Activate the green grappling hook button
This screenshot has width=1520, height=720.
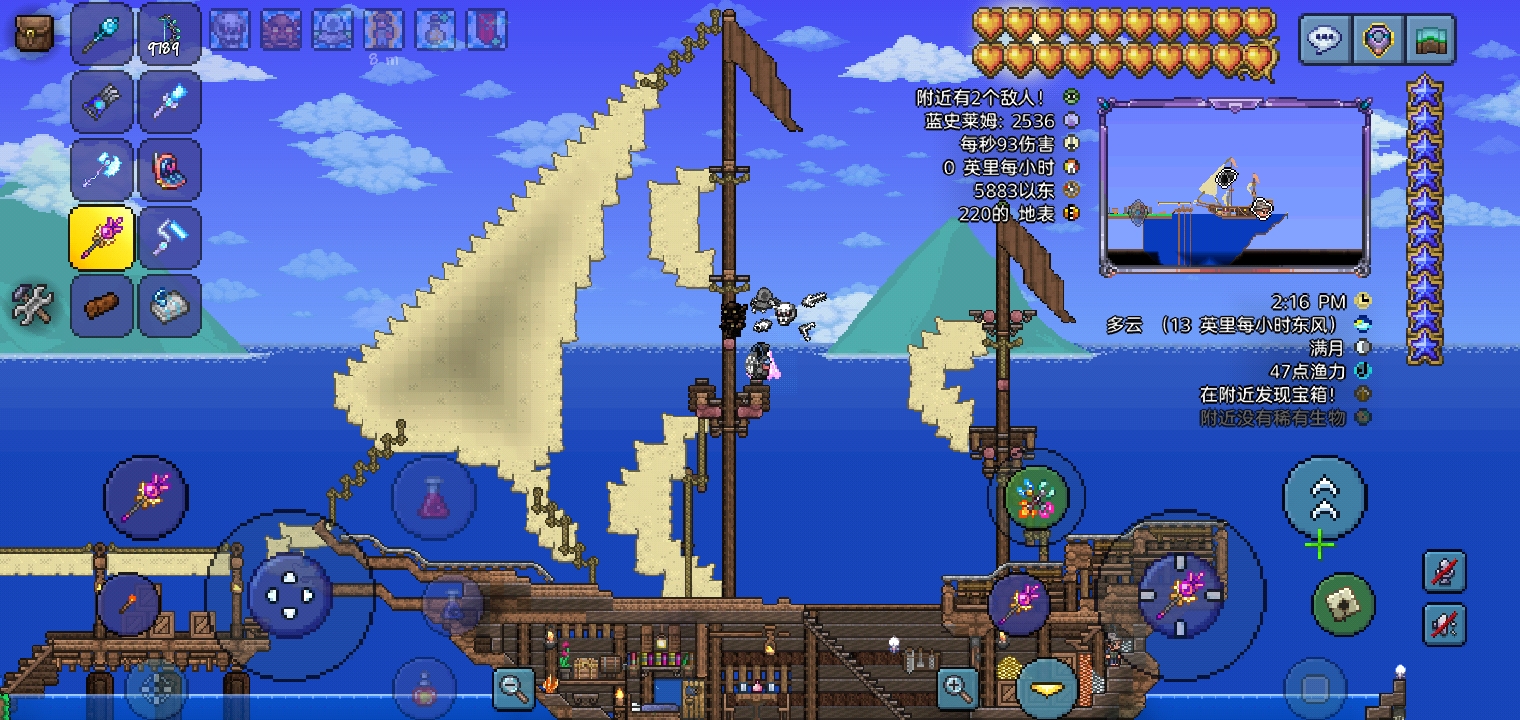click(x=1343, y=604)
